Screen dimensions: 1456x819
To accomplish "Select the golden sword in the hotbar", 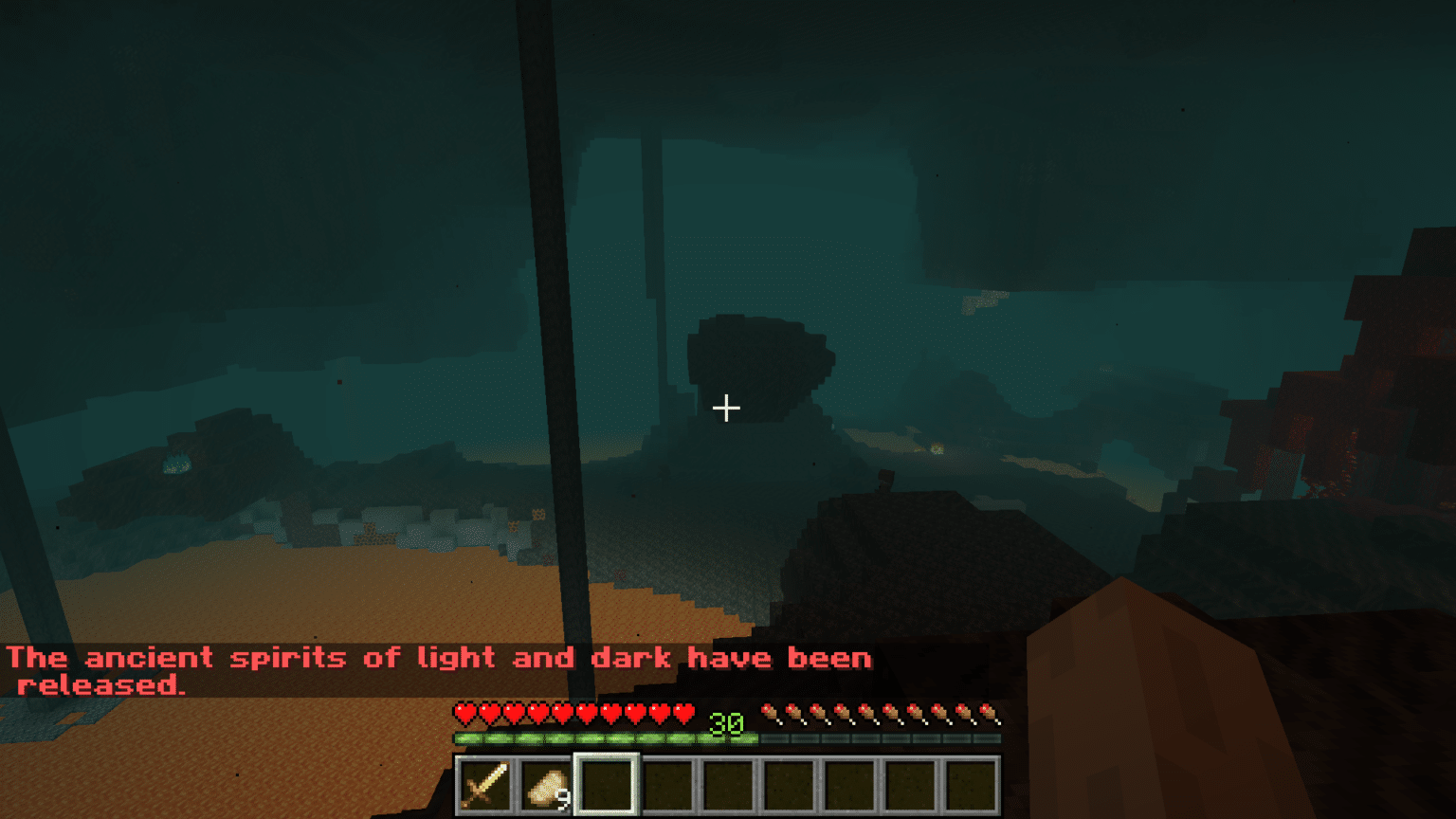I will [483, 787].
